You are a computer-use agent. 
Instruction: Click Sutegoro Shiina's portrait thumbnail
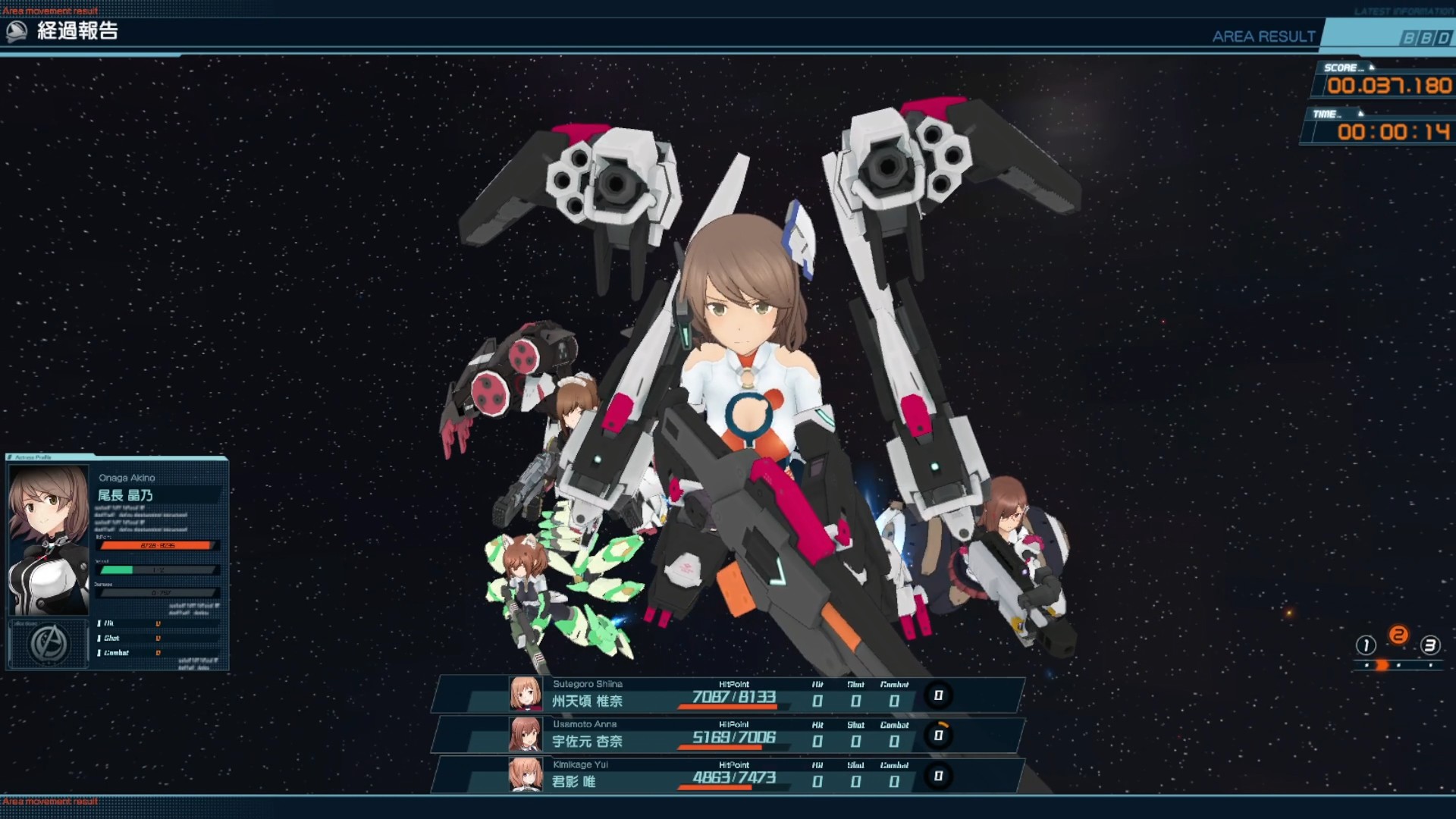click(x=525, y=694)
